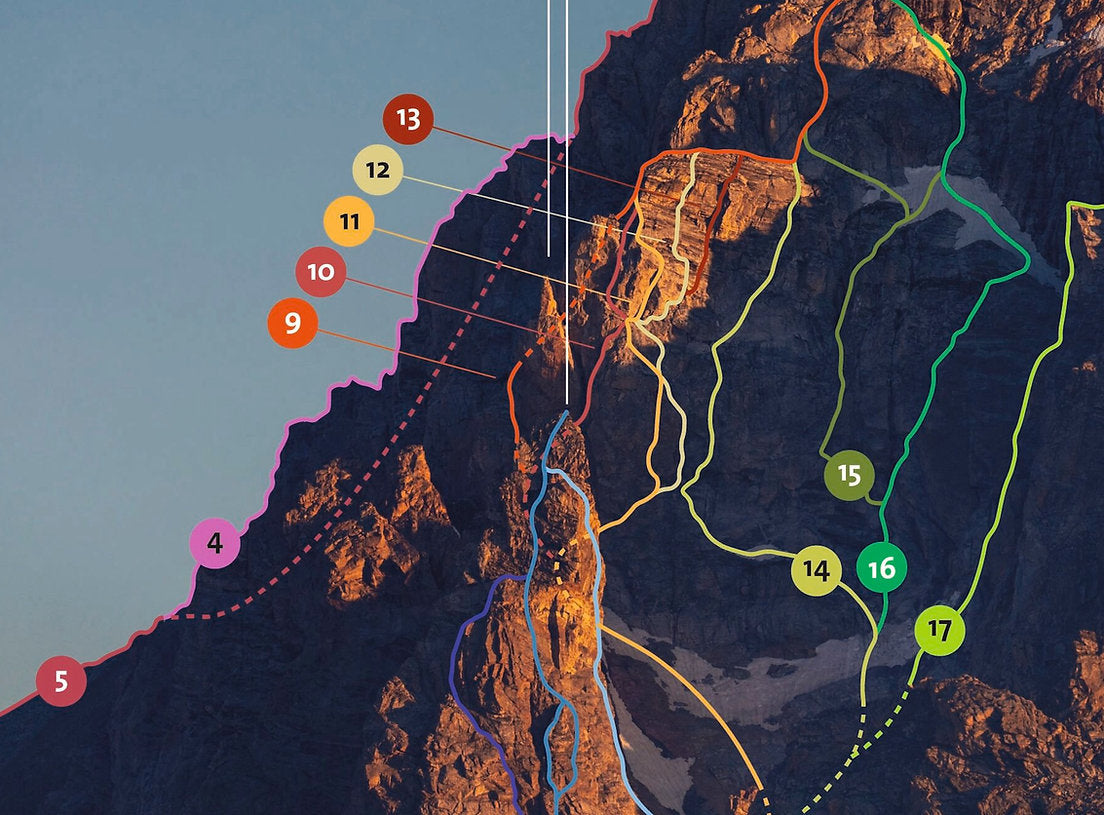Choose the olive route marker 15
The width and height of the screenshot is (1104, 815).
849,475
